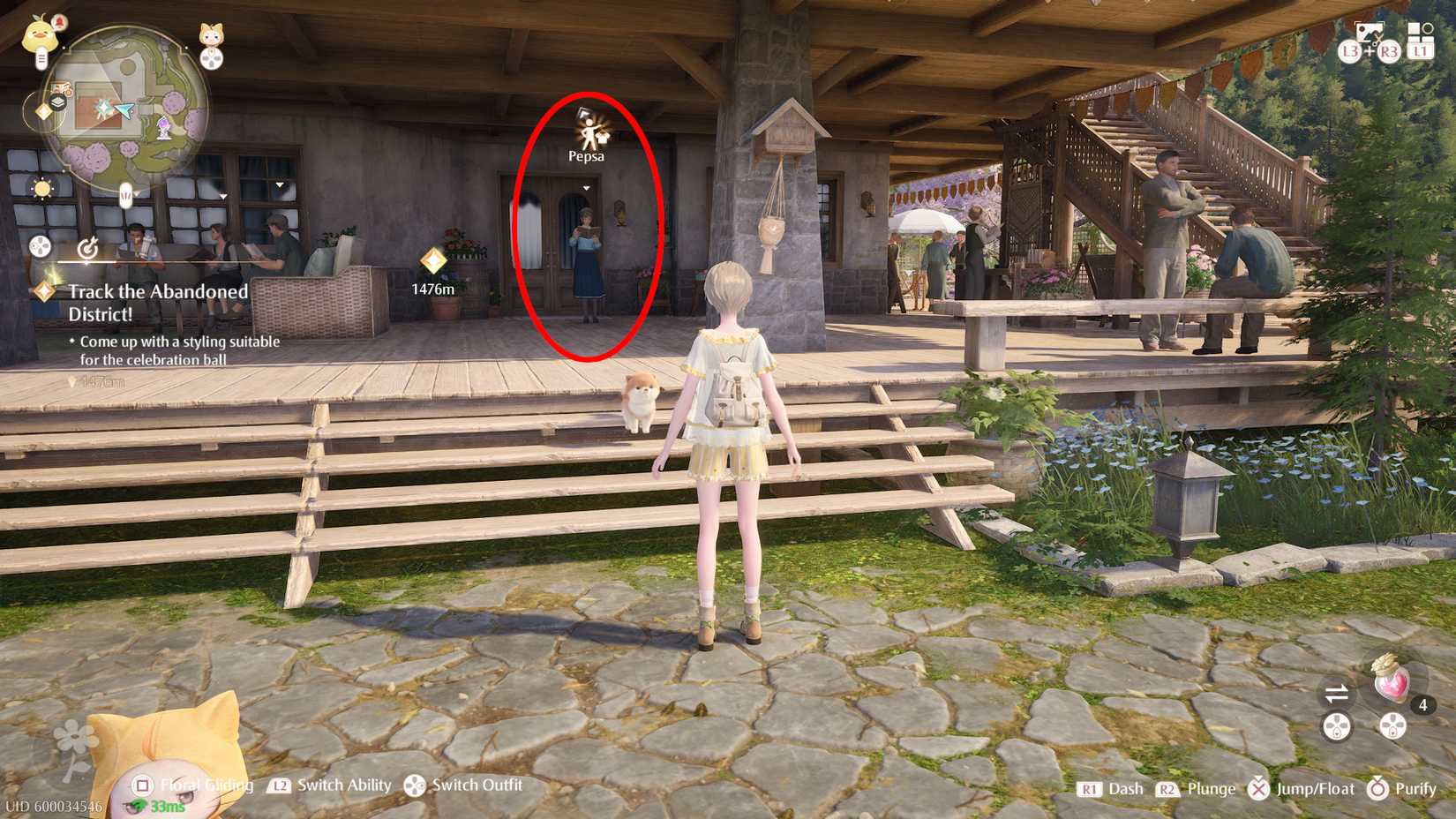Select the sun weather icon below the minimap
Viewport: 1456px width, 819px height.
pyautogui.click(x=42, y=189)
